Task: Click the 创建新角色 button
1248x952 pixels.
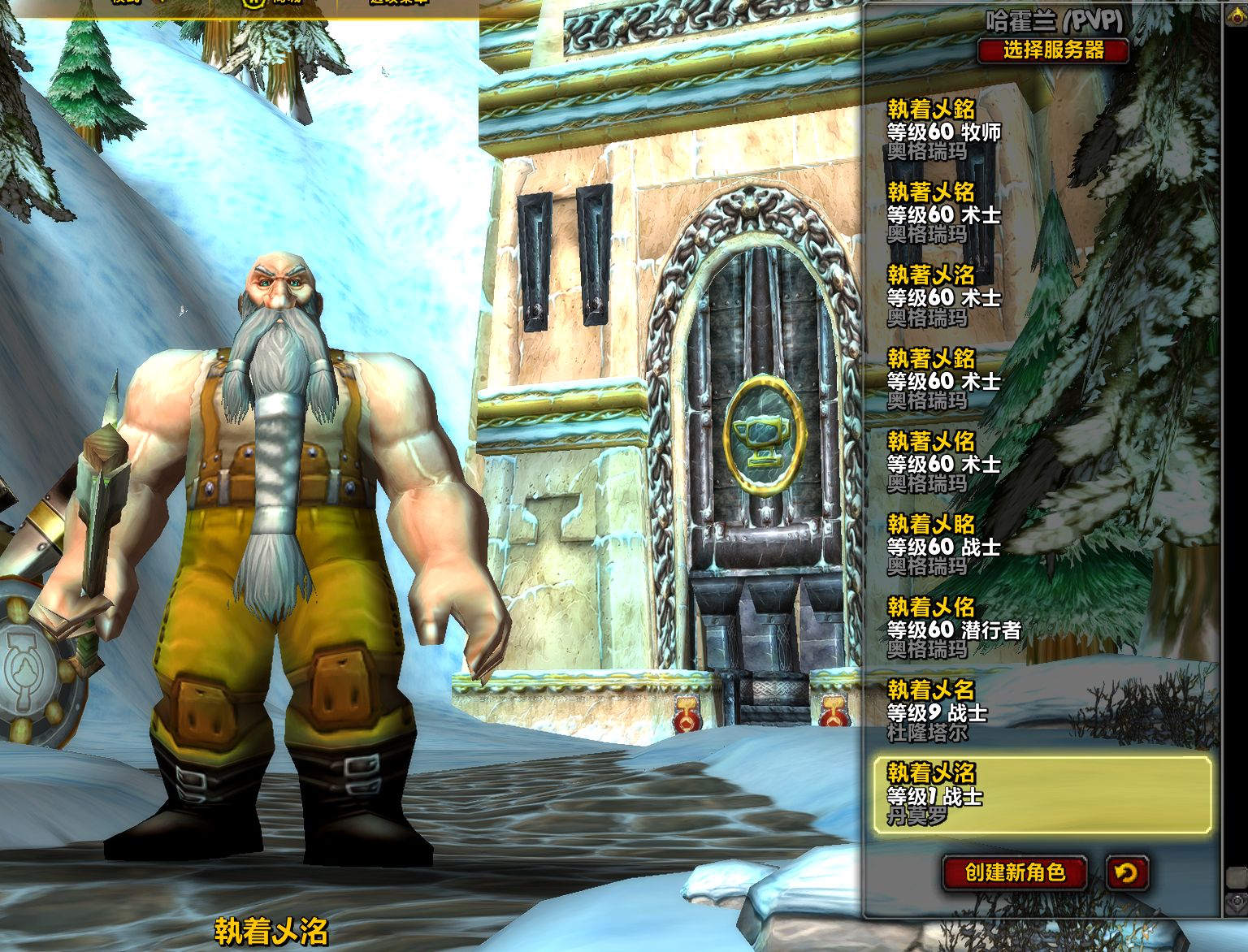Action: click(x=1015, y=872)
